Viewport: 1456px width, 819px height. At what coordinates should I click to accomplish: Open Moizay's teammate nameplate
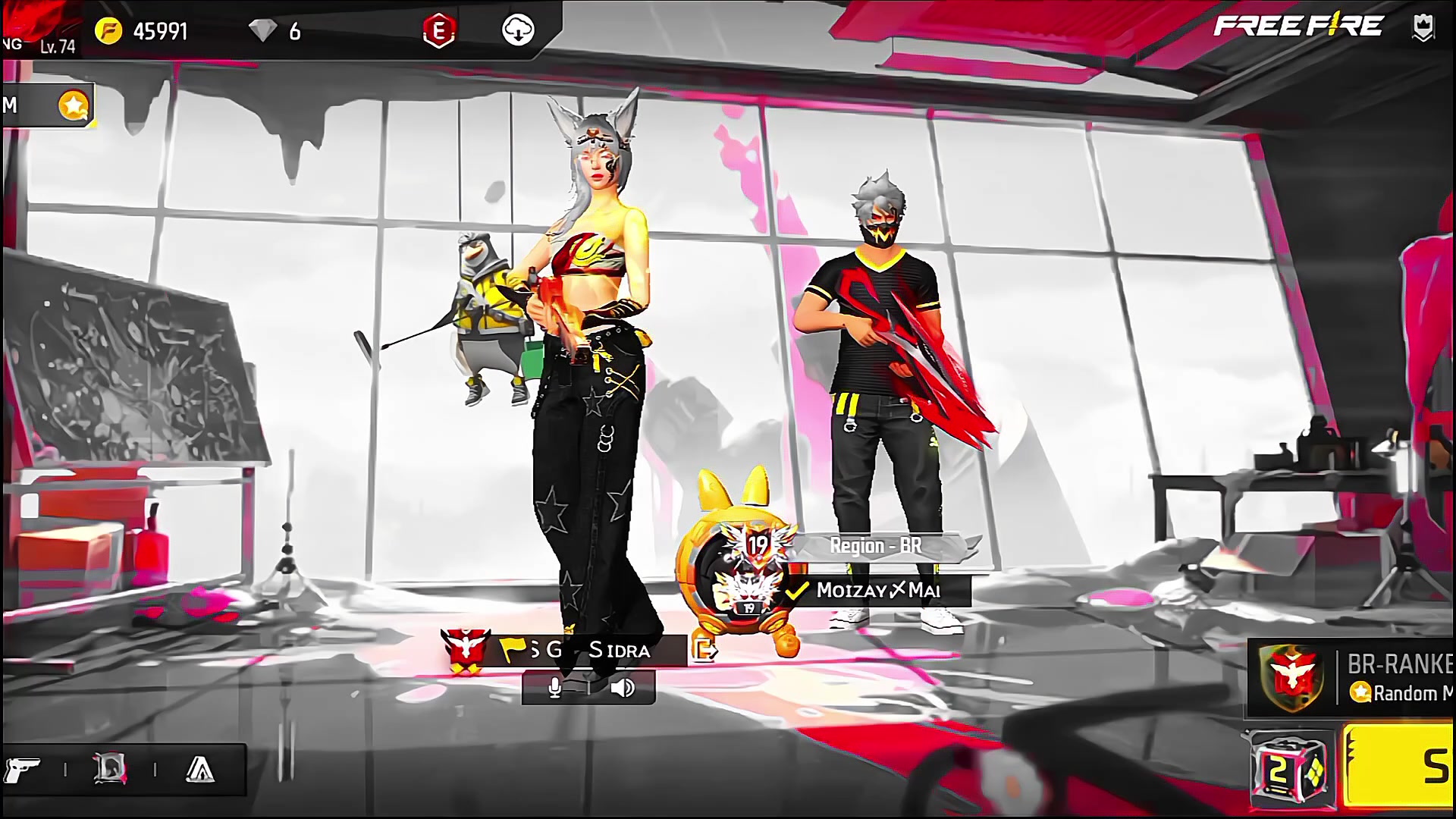coord(877,590)
